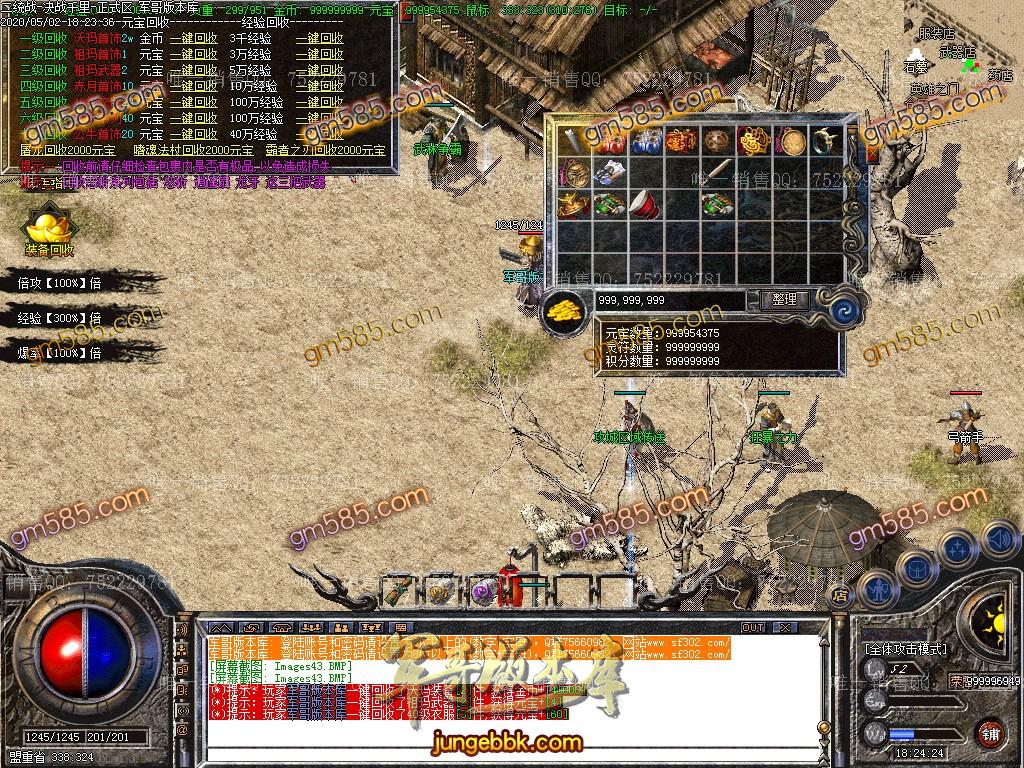Open the 装备回收 gold ingot icon
This screenshot has width=1024, height=768.
[49, 228]
